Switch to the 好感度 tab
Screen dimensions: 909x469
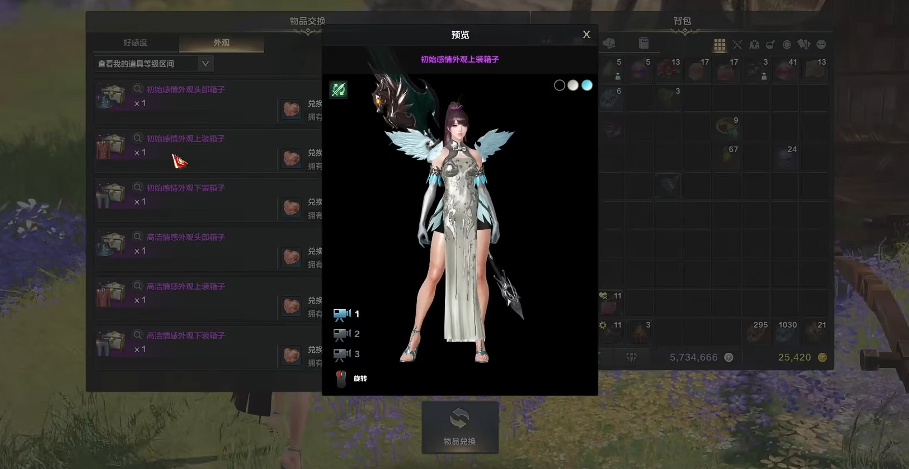pos(136,44)
